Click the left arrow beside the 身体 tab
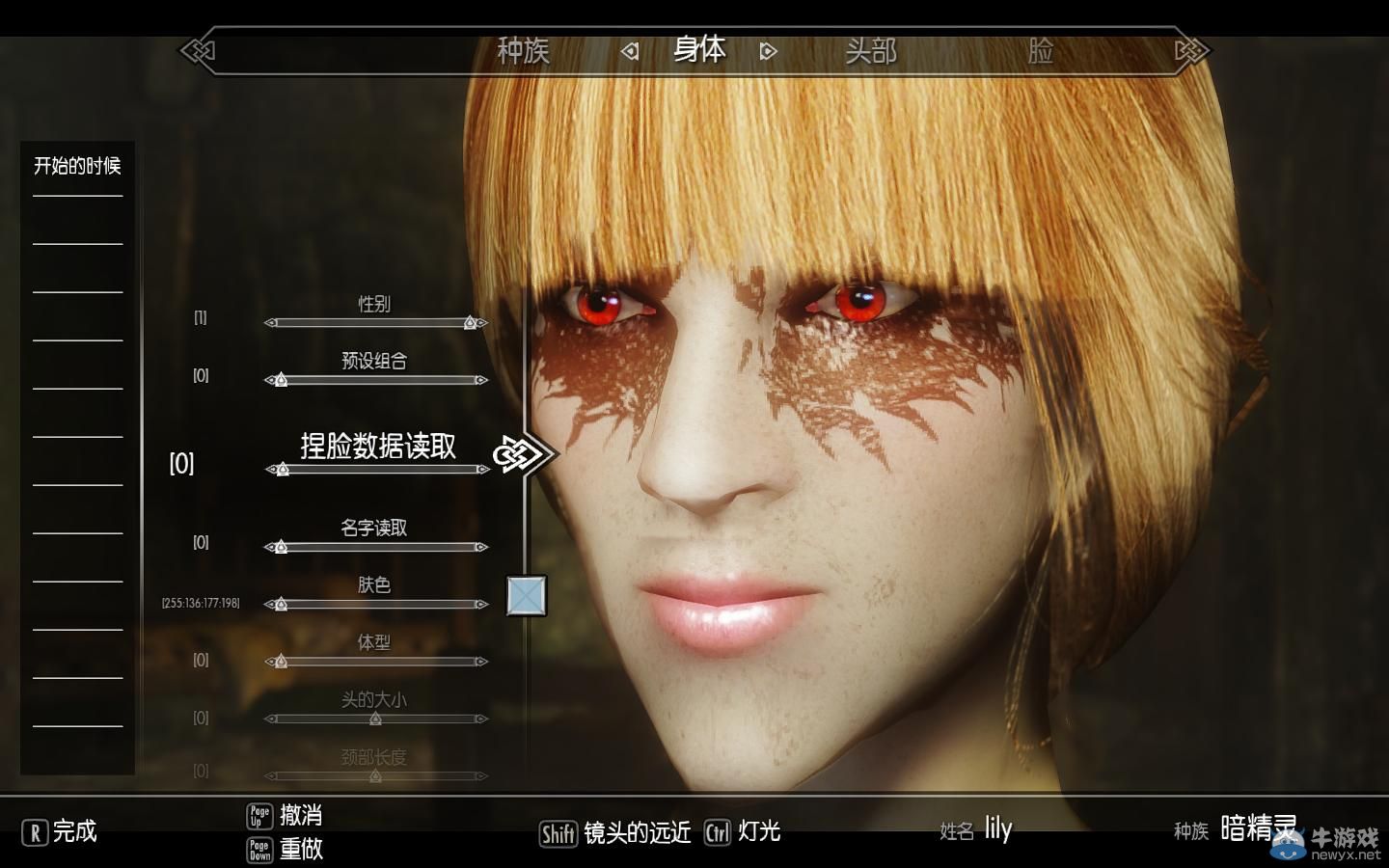Image resolution: width=1389 pixels, height=868 pixels. [632, 51]
